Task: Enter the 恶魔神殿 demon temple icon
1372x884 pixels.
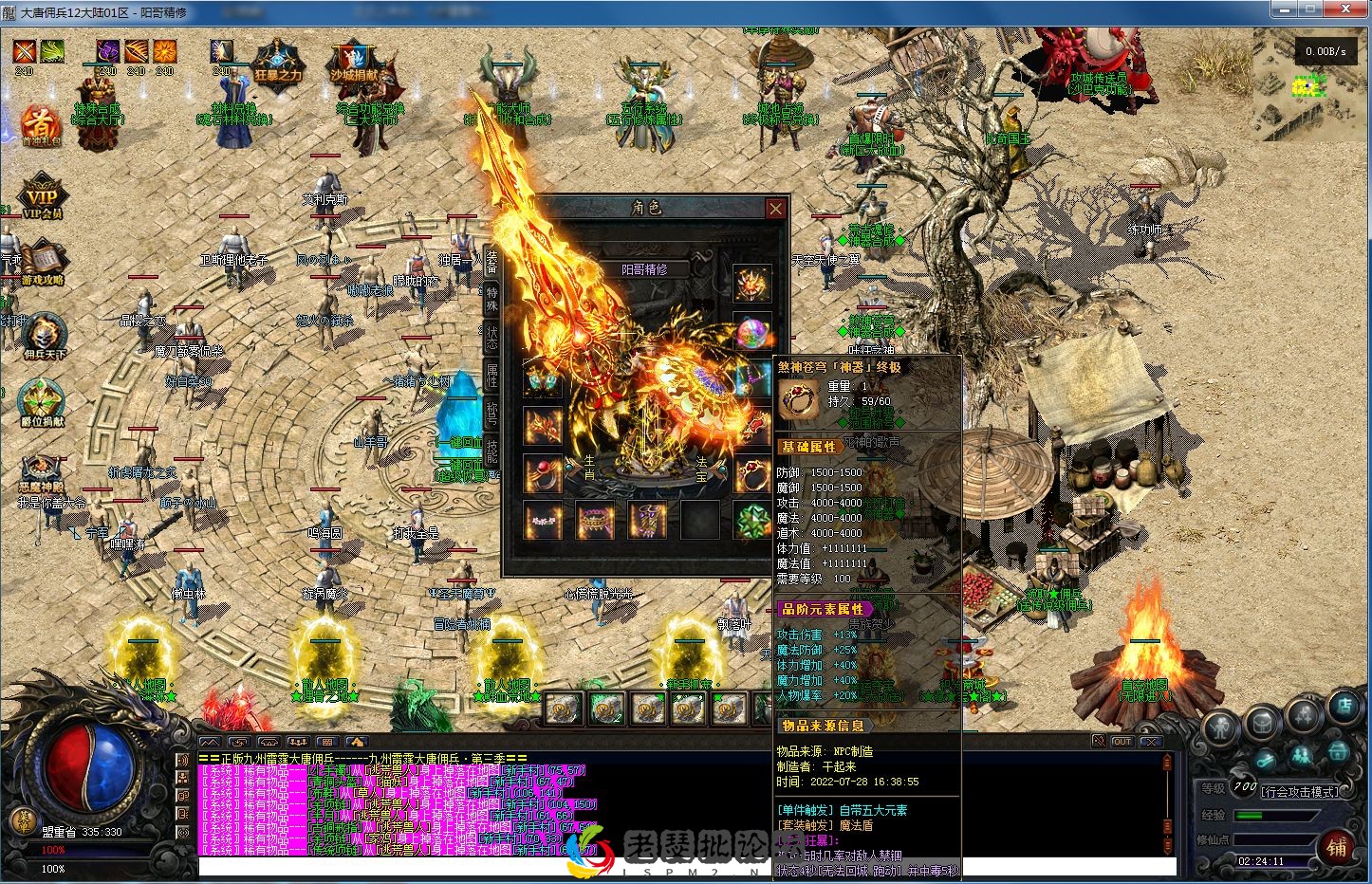Action: [42, 471]
